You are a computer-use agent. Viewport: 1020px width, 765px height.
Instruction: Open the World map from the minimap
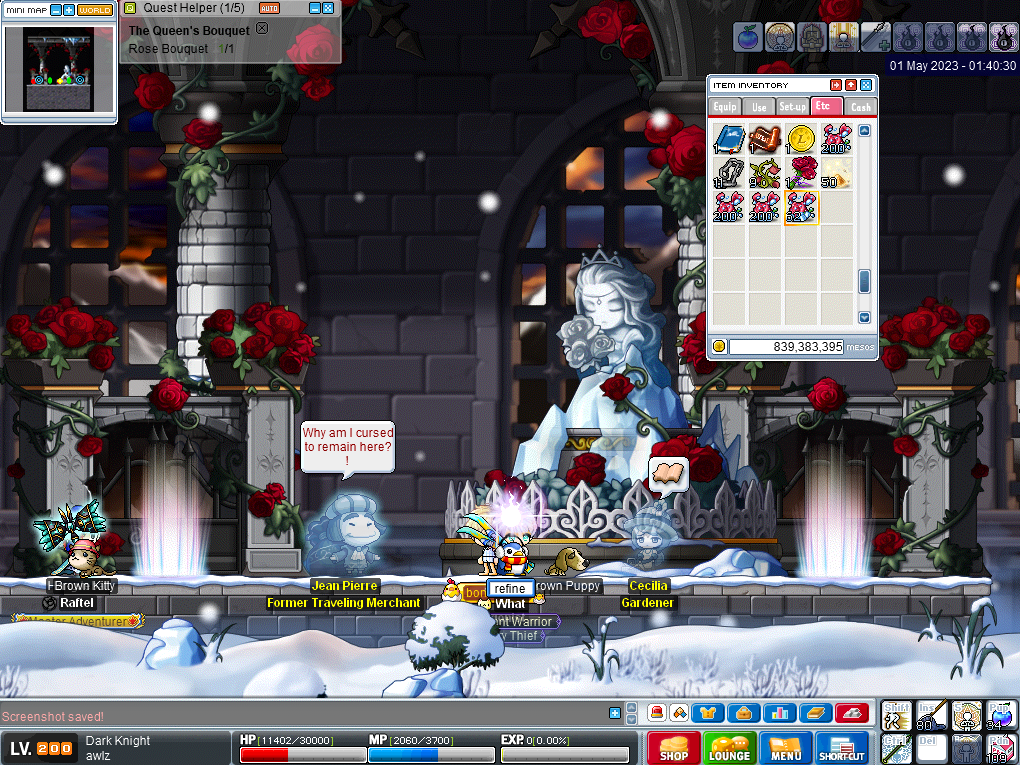[x=95, y=10]
